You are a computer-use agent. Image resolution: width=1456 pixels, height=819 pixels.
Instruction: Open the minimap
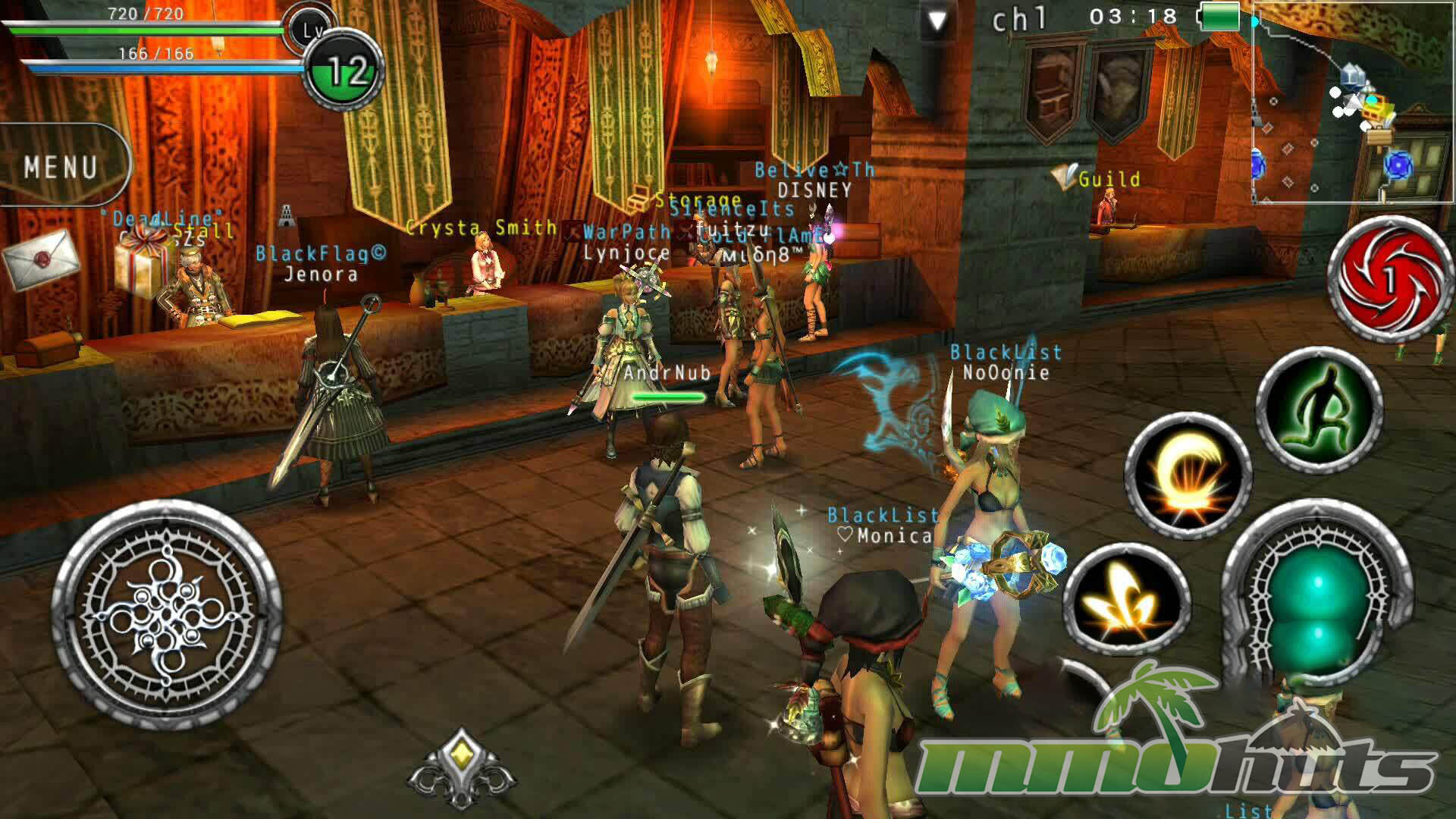[x=1352, y=102]
